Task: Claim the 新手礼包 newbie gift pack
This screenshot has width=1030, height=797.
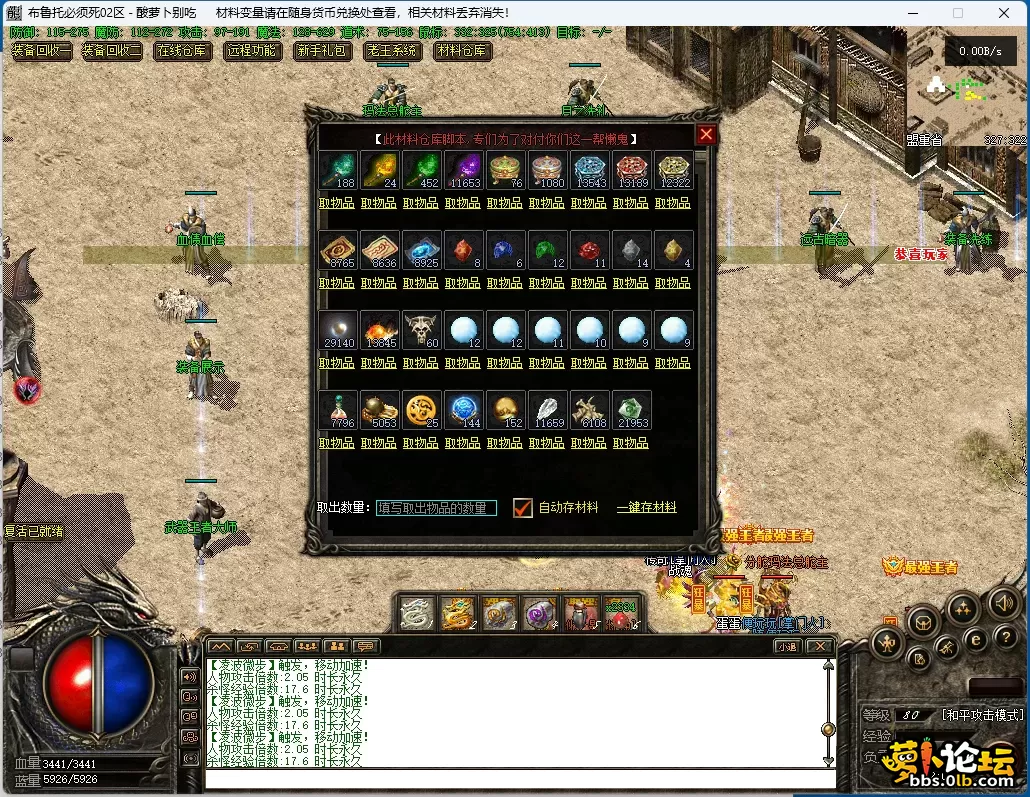Action: pyautogui.click(x=322, y=51)
